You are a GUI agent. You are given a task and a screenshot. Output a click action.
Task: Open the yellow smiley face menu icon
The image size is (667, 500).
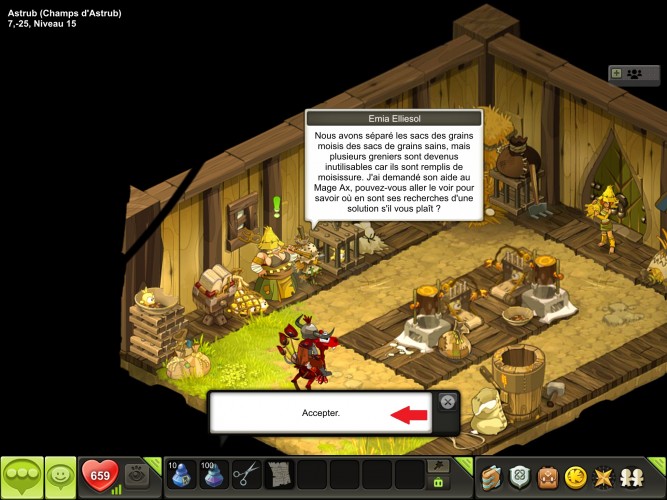click(x=575, y=477)
